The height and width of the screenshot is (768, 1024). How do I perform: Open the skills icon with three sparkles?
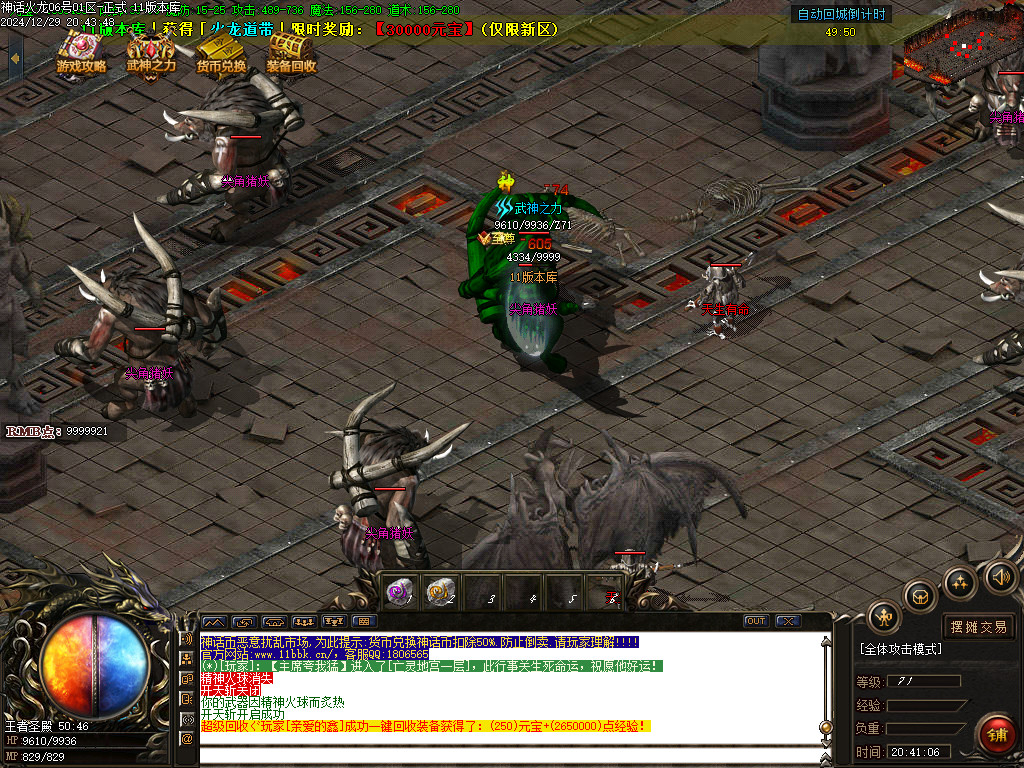coord(960,583)
